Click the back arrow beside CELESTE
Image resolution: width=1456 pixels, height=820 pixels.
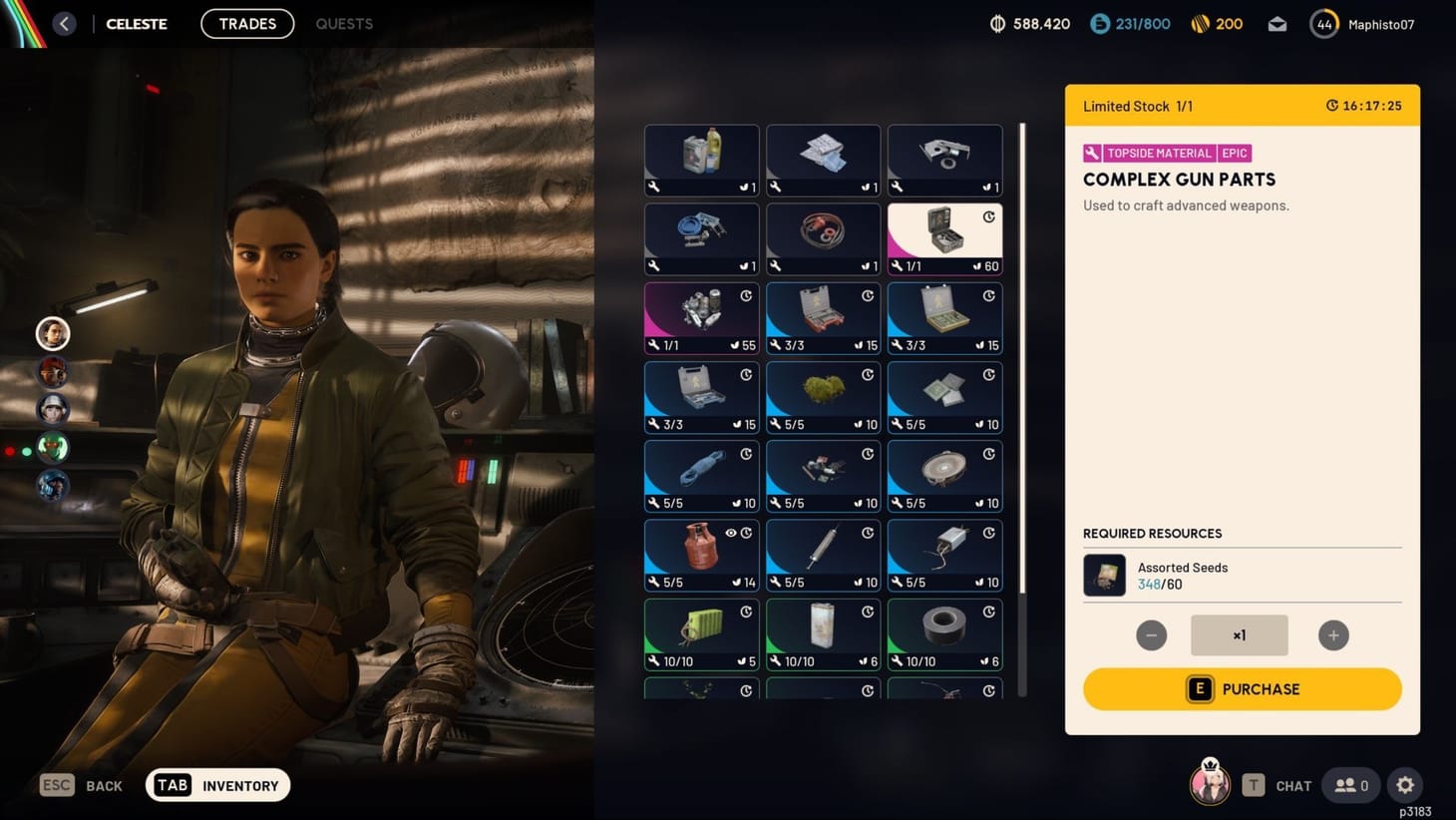[65, 23]
